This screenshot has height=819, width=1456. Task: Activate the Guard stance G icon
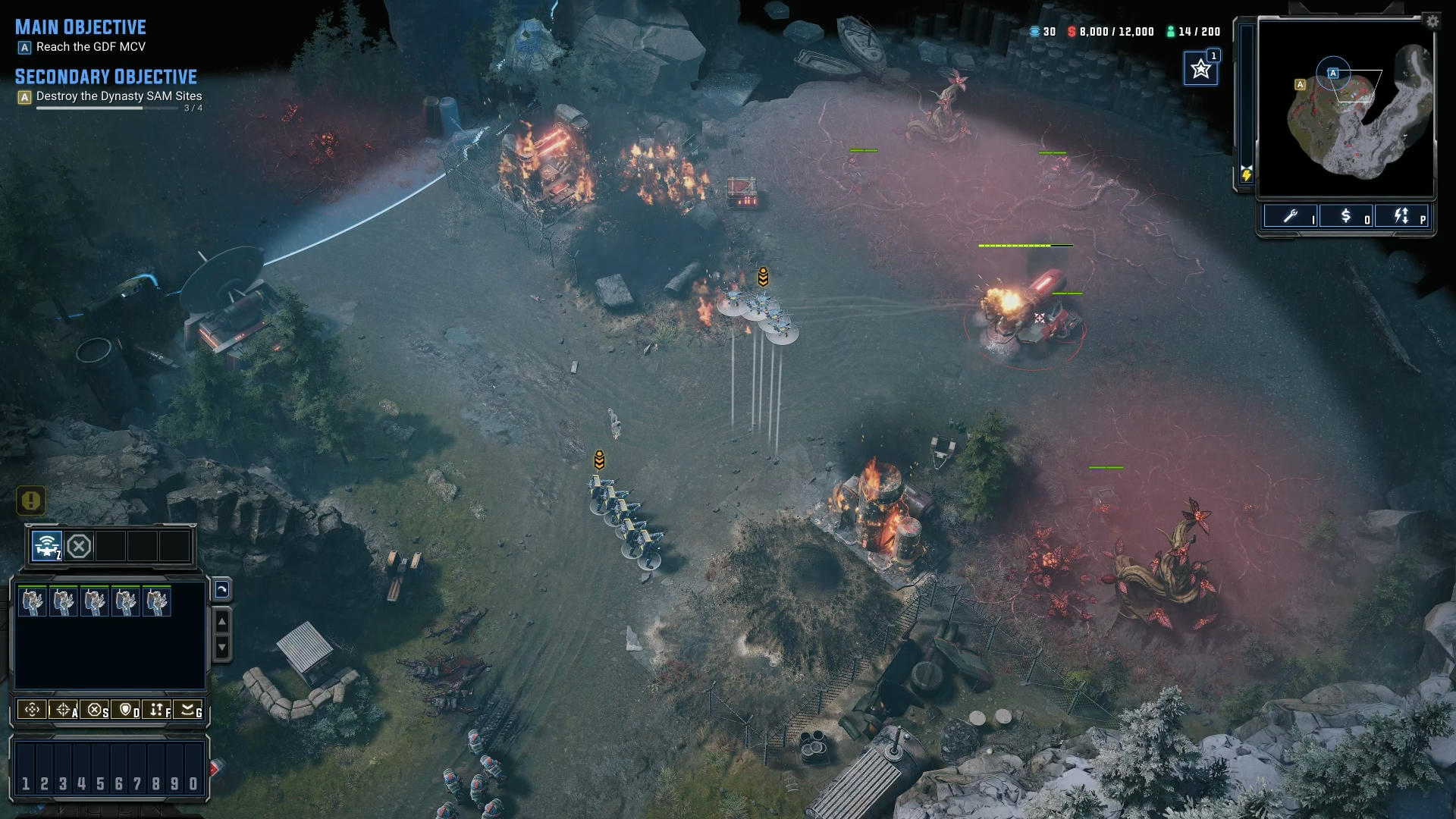click(188, 711)
